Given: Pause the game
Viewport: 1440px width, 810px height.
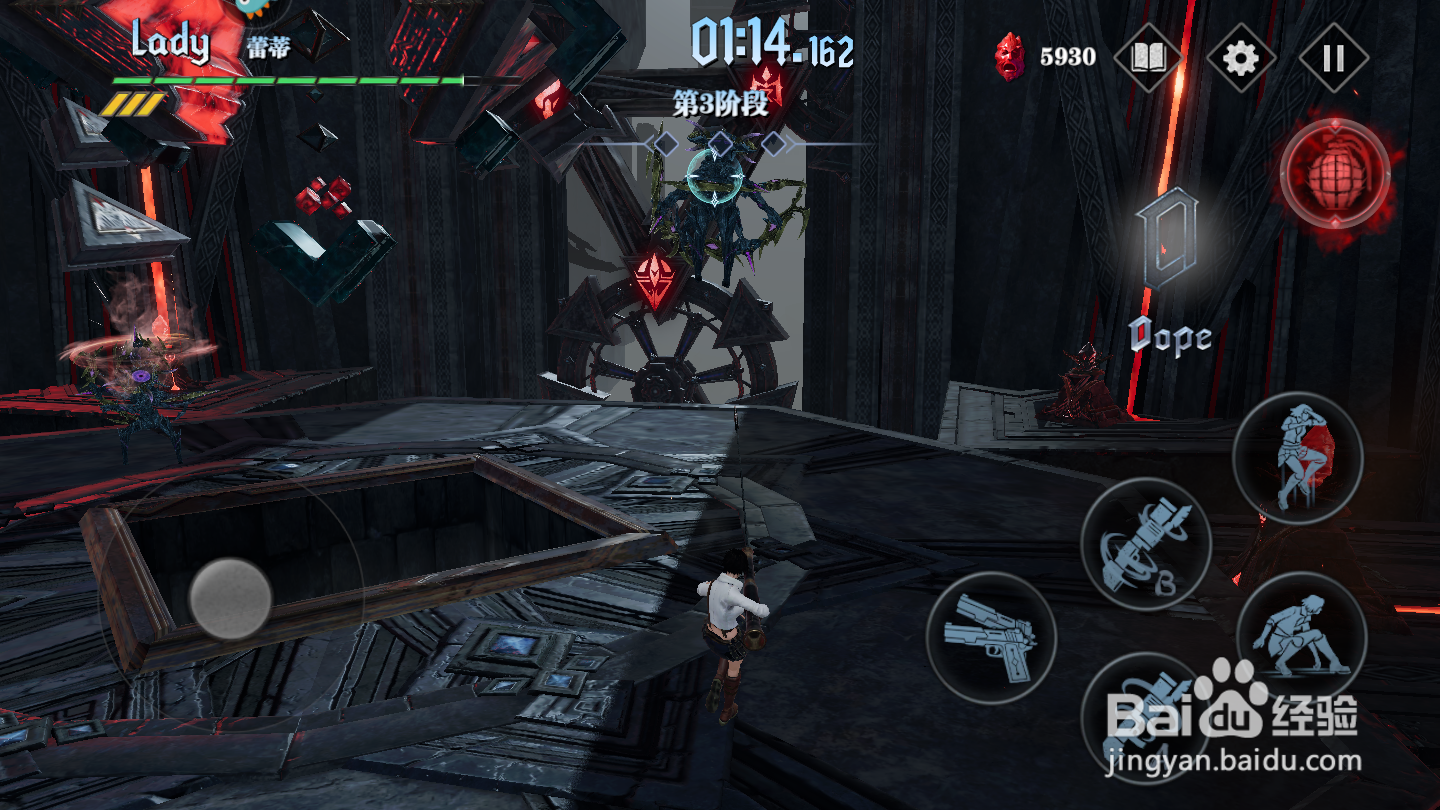Looking at the screenshot, I should pyautogui.click(x=1333, y=58).
